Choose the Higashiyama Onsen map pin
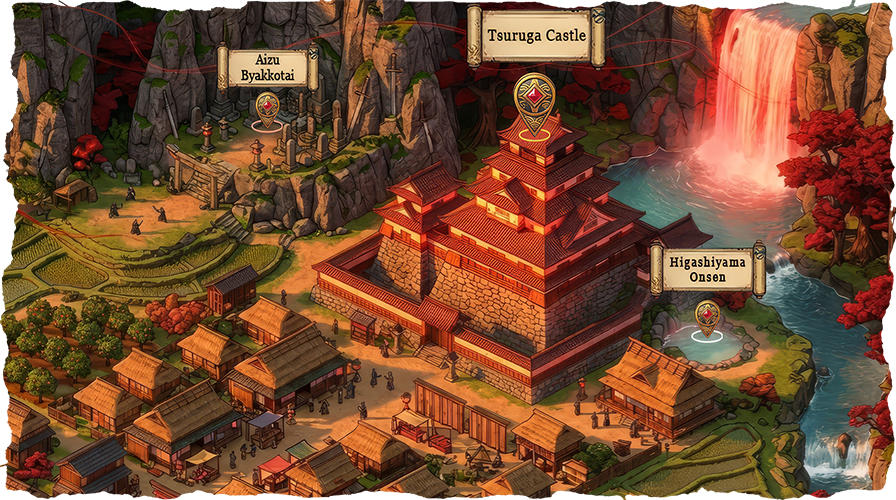Viewport: 896px width, 500px height. pyautogui.click(x=707, y=316)
